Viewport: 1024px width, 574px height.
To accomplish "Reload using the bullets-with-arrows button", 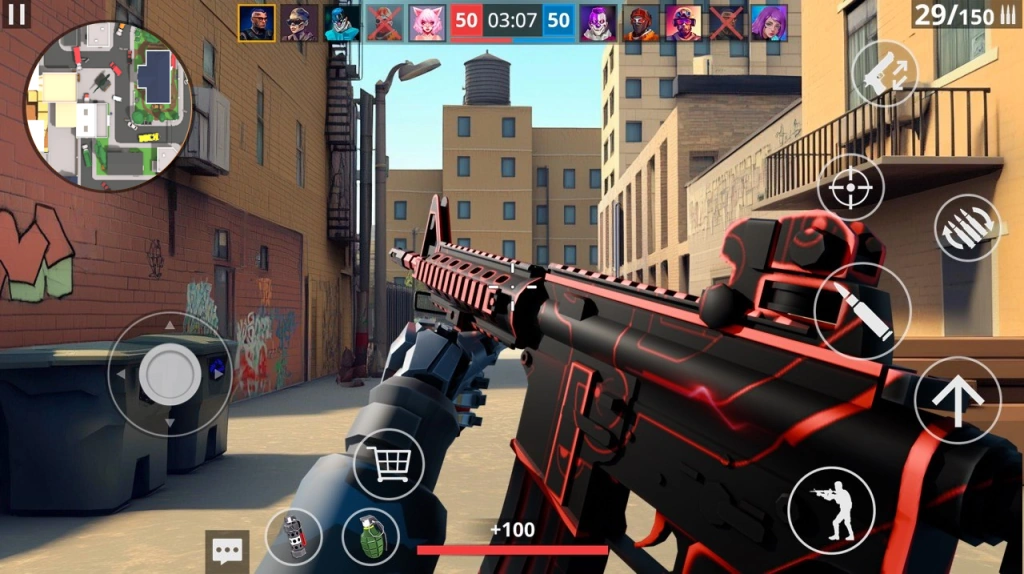I will (x=967, y=228).
